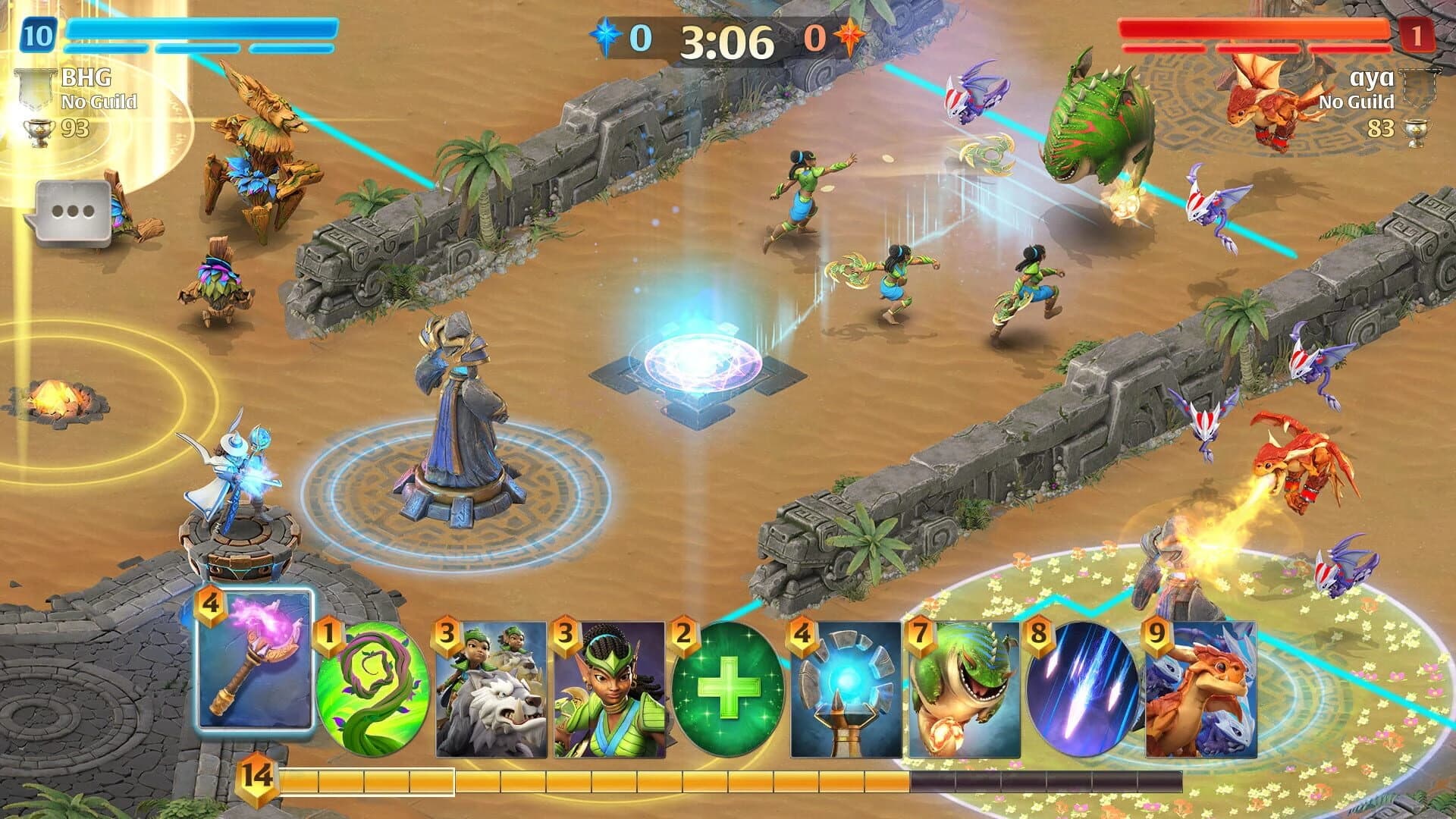Image resolution: width=1456 pixels, height=819 pixels.
Task: Click the trophy count 93 under BHG
Action: [72, 129]
